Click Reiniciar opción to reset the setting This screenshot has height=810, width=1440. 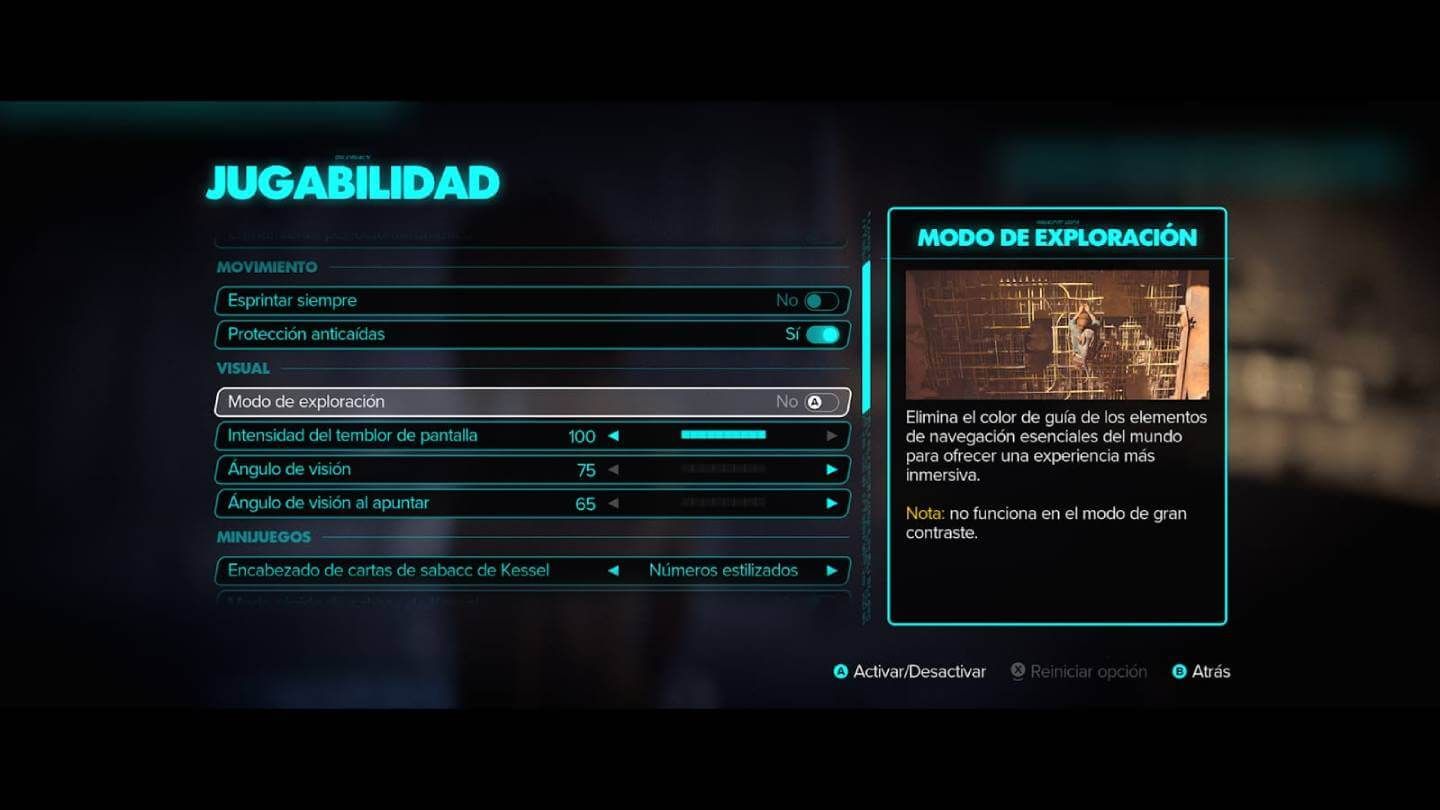tap(1088, 671)
